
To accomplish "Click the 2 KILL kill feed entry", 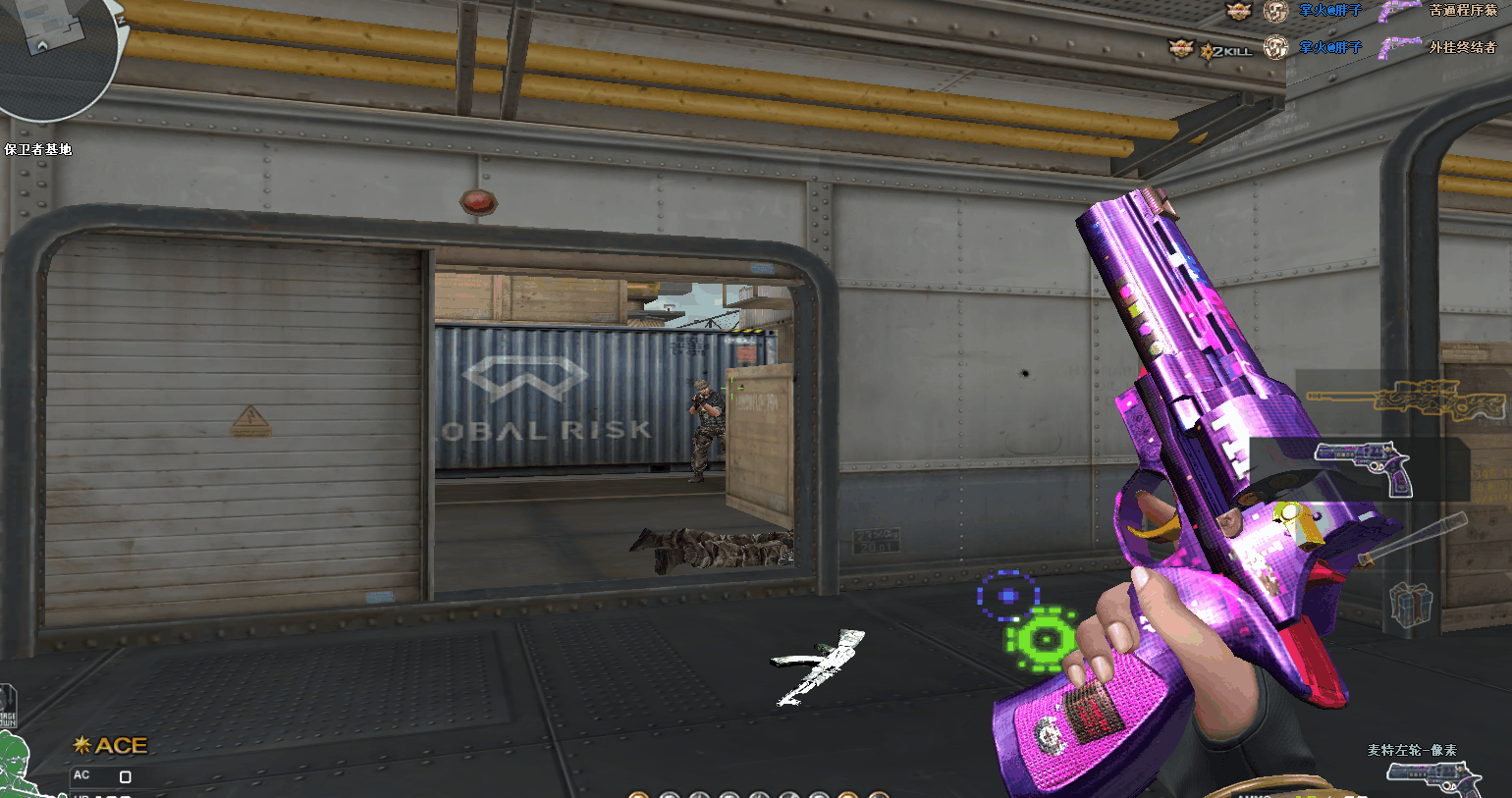I will coord(1224,49).
